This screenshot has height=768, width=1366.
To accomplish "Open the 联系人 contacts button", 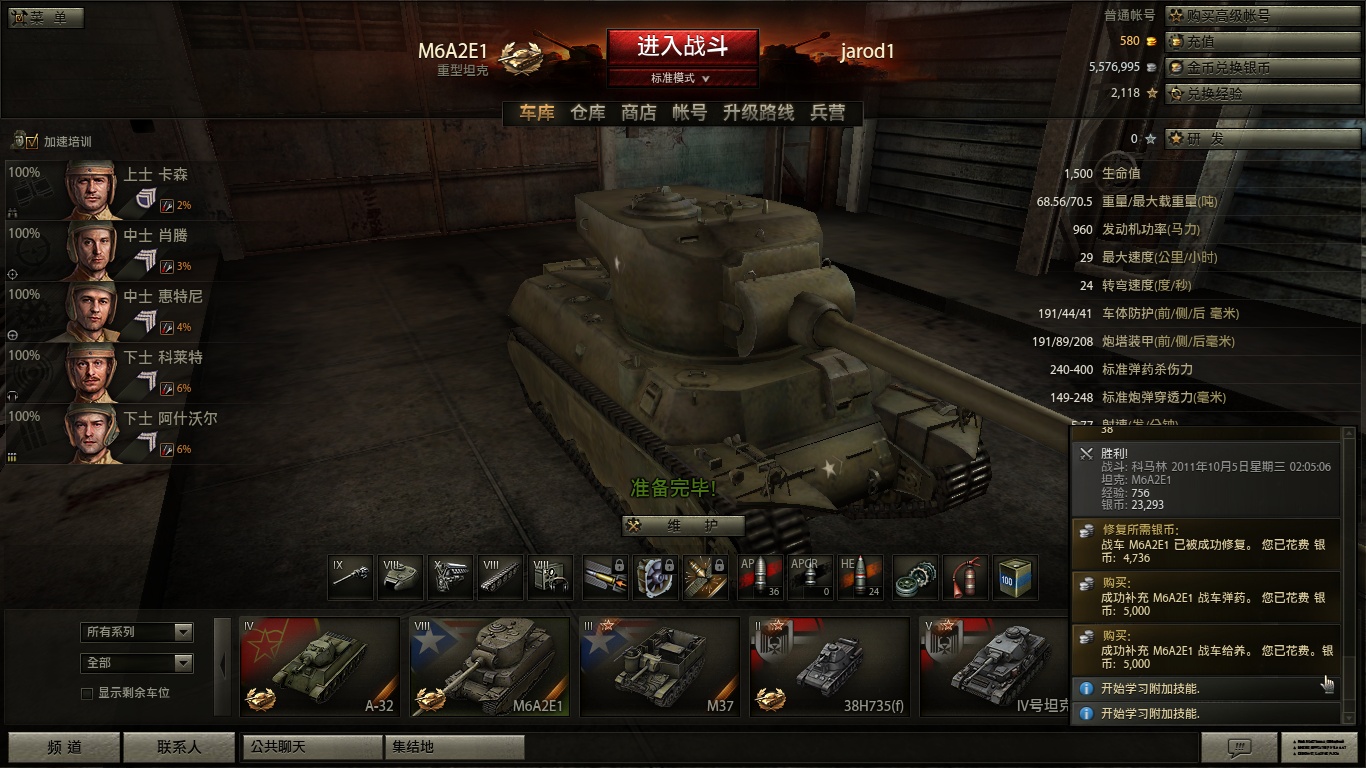I will click(178, 747).
